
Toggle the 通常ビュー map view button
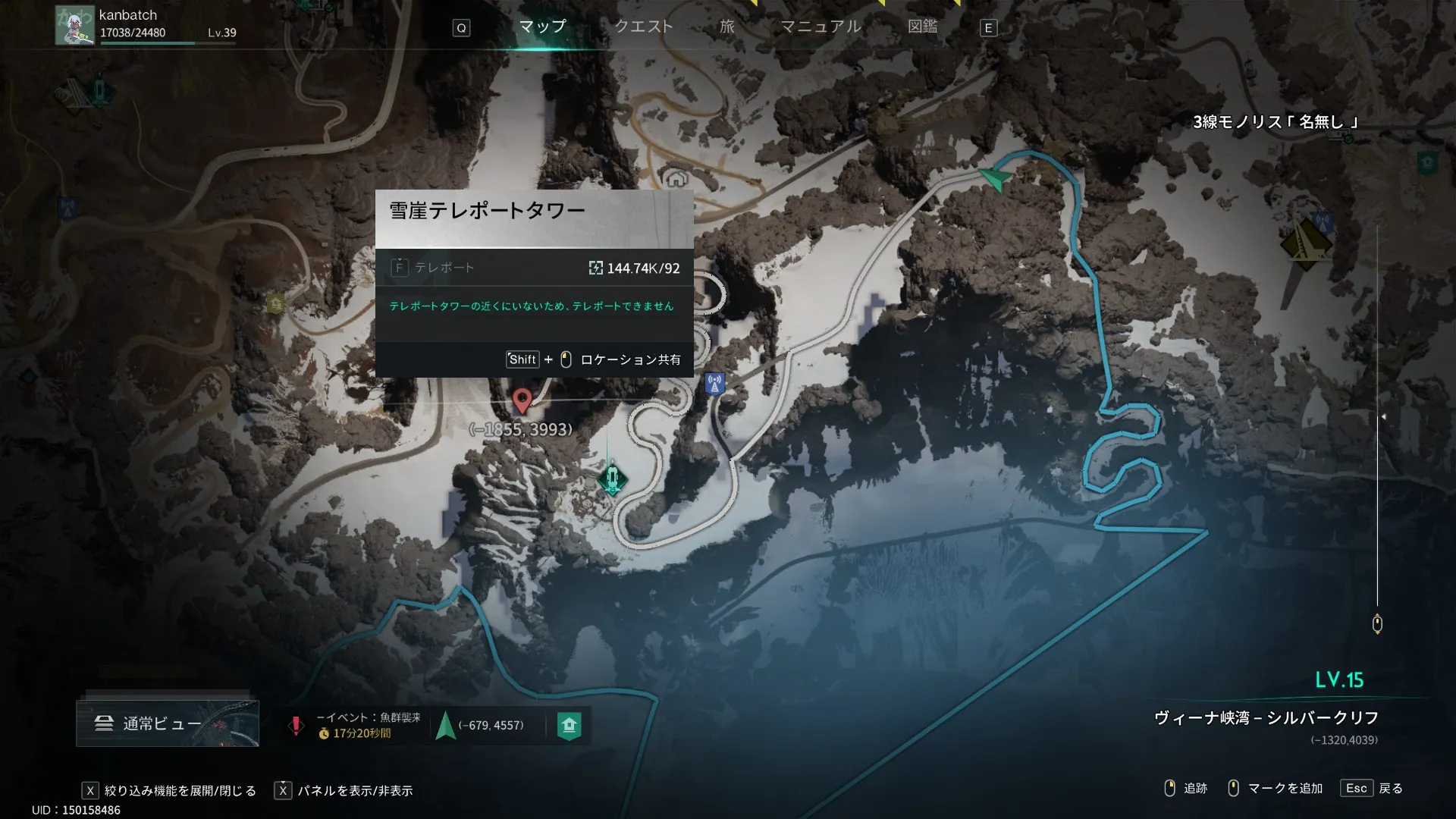coord(167,723)
